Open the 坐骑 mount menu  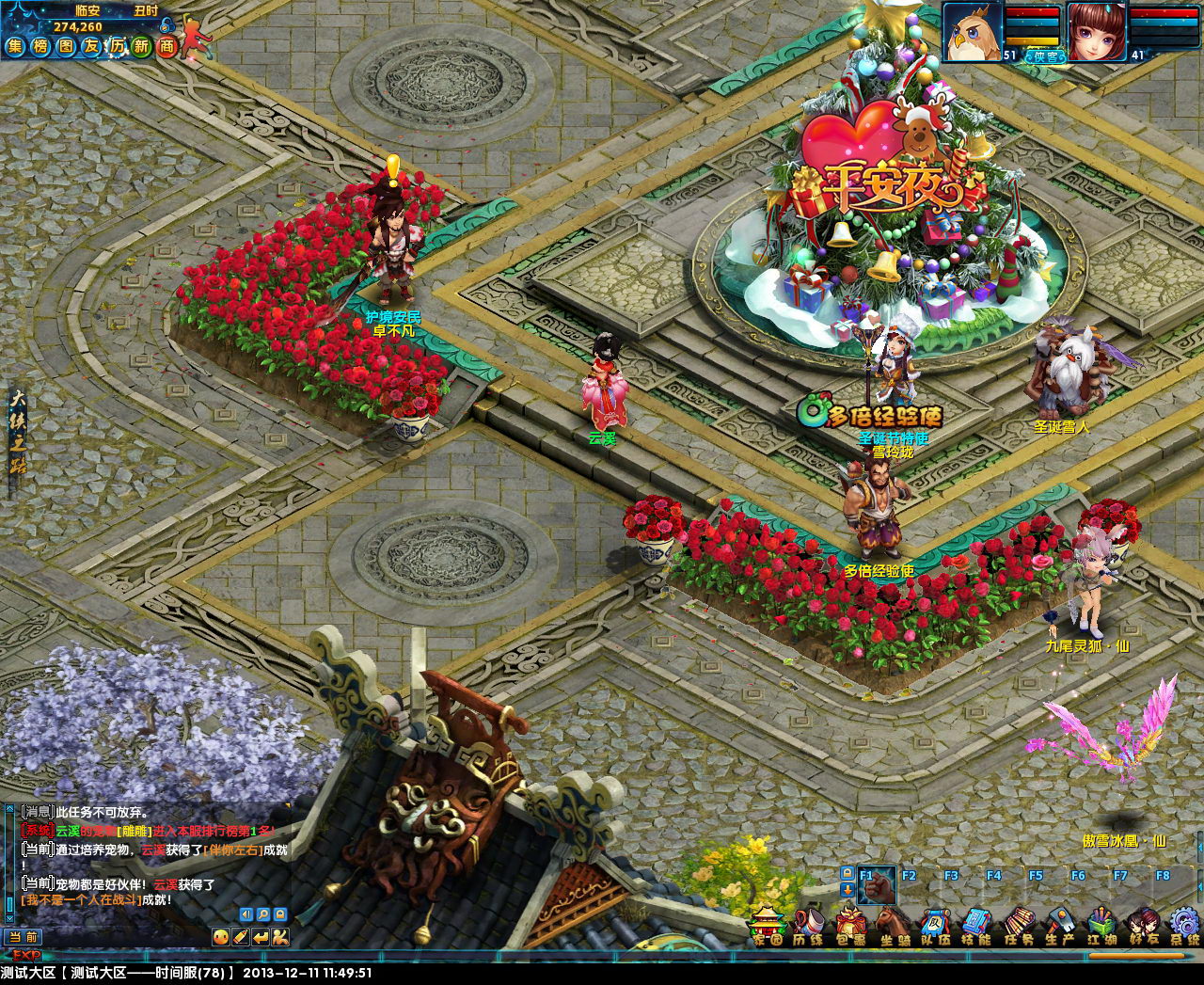click(x=893, y=925)
